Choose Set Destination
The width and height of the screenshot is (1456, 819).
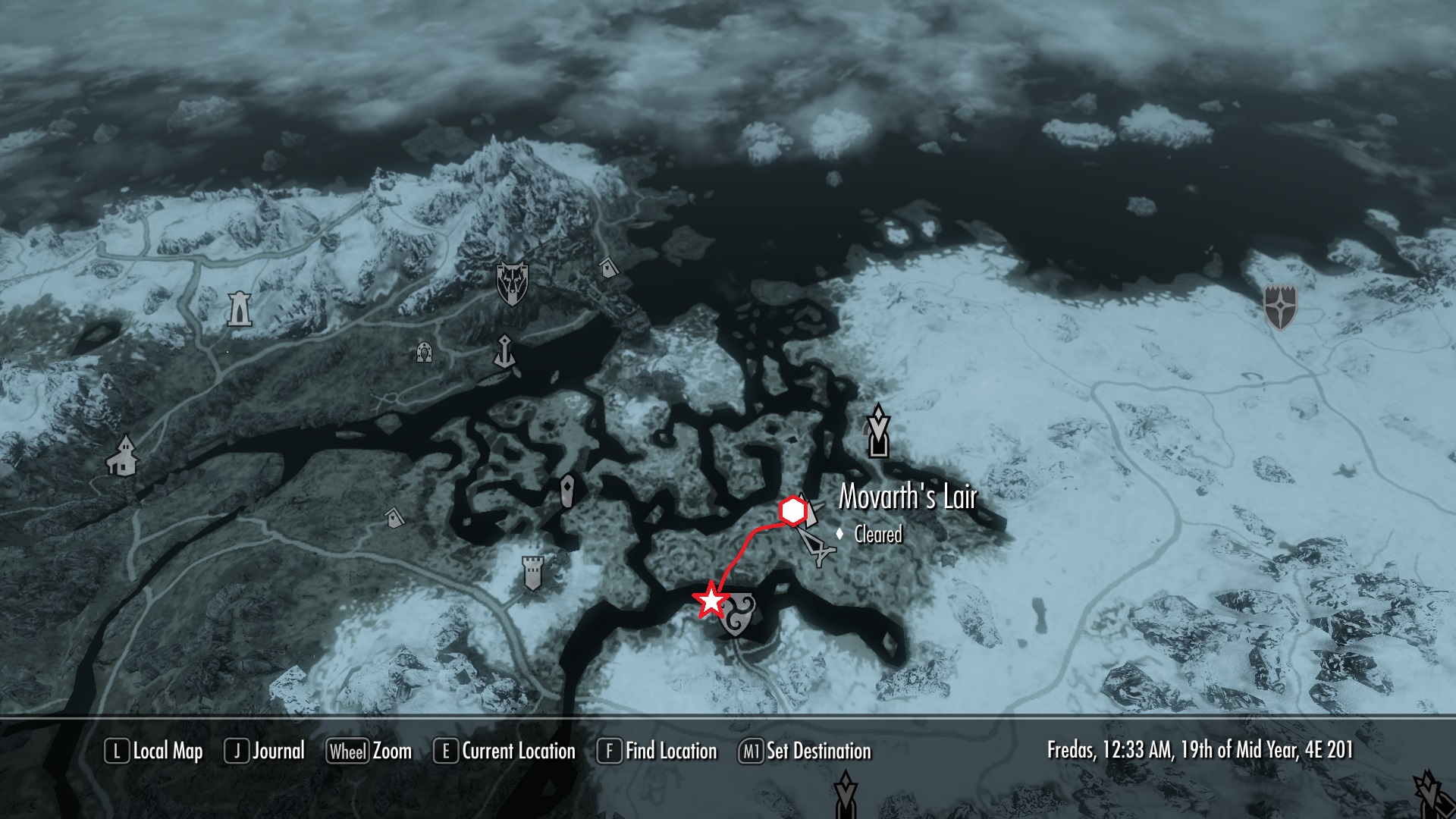tap(805, 752)
